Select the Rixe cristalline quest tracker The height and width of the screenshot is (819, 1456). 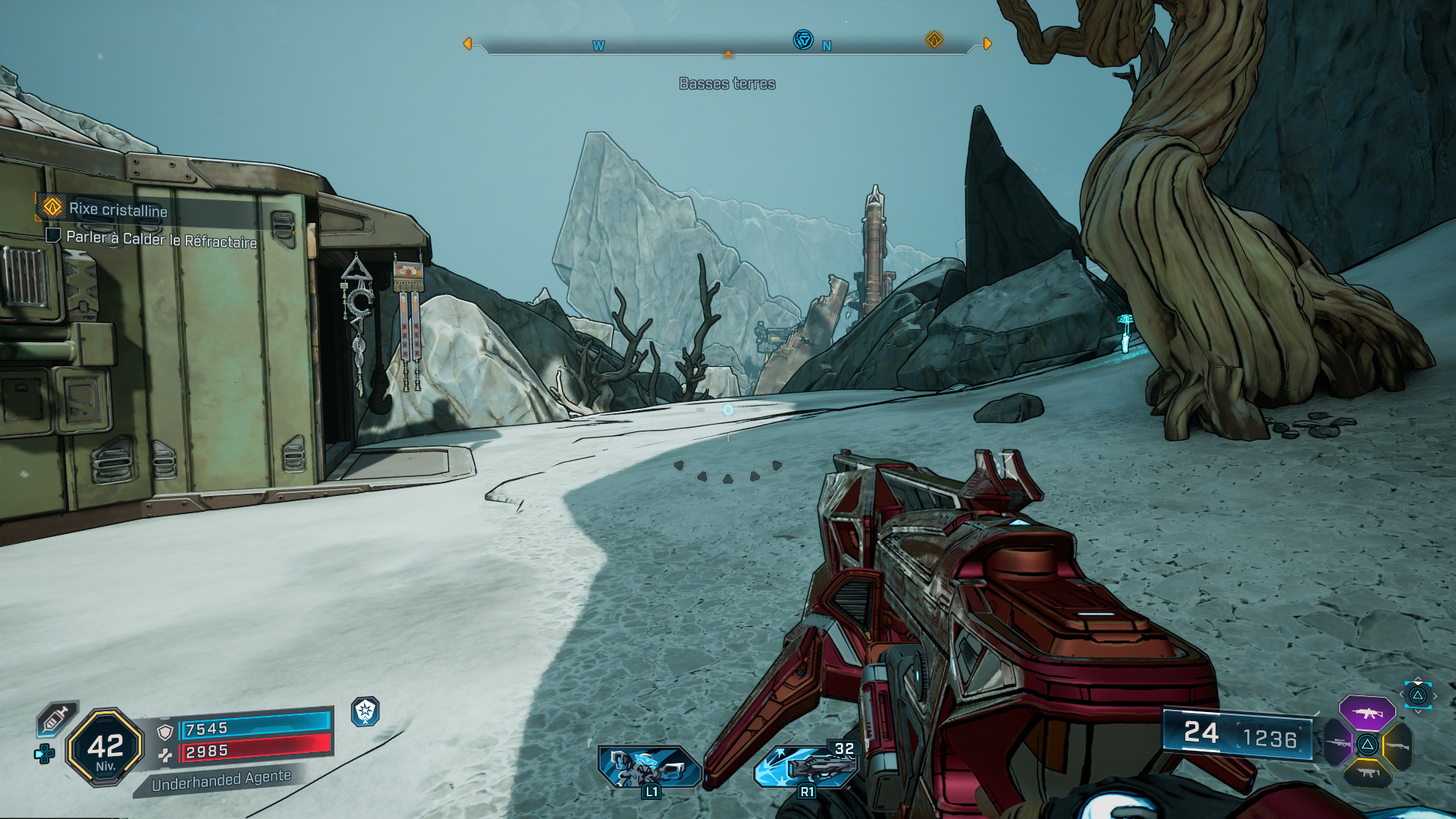tap(118, 209)
